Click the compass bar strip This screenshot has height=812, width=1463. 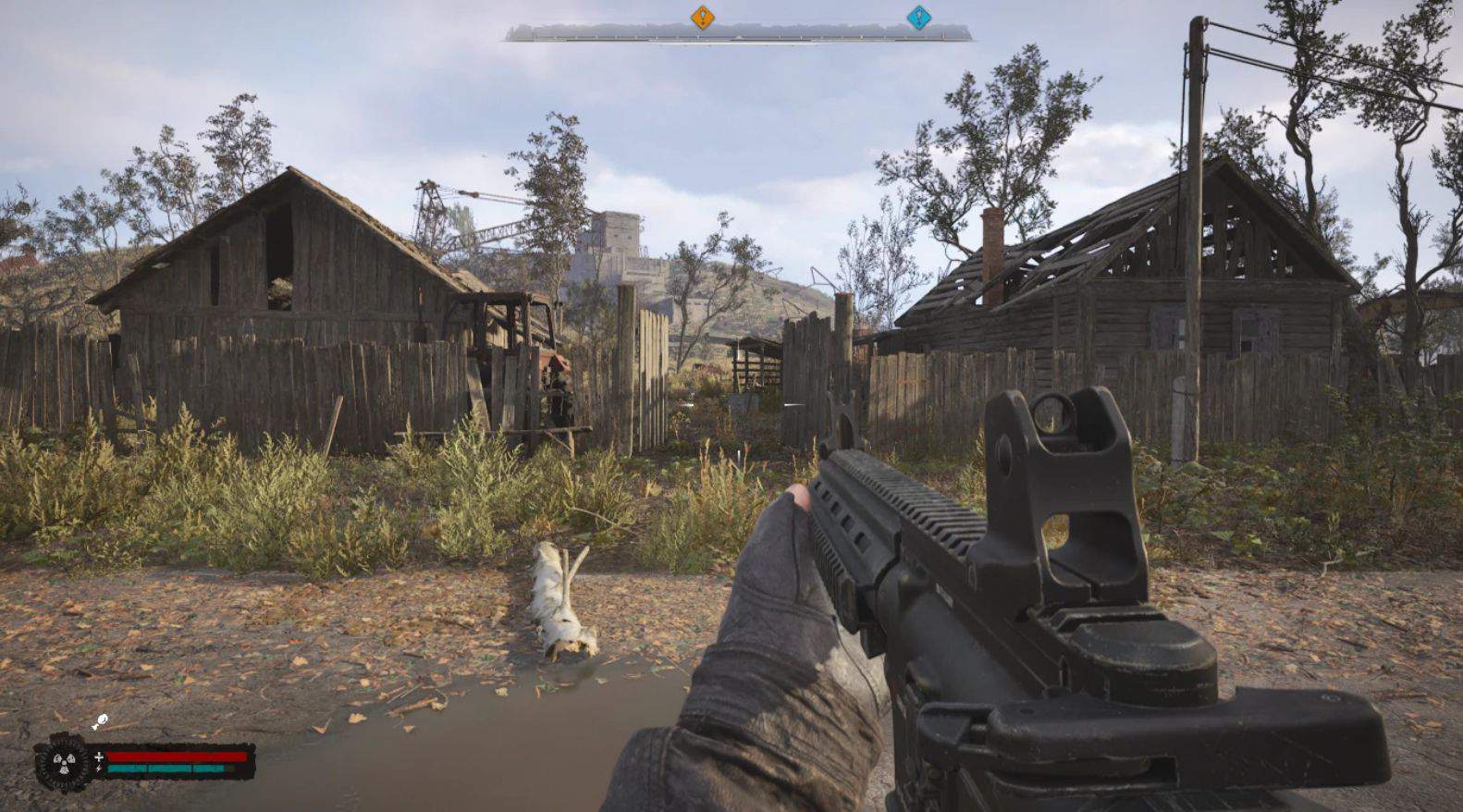pos(738,34)
